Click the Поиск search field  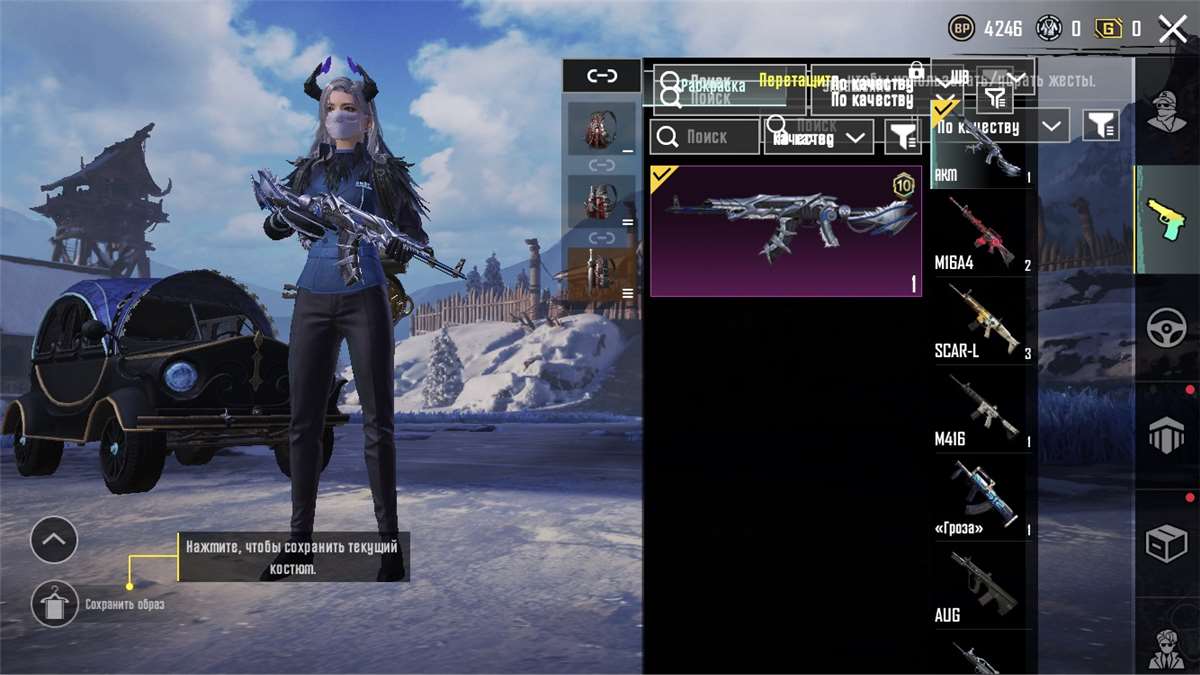(x=704, y=137)
